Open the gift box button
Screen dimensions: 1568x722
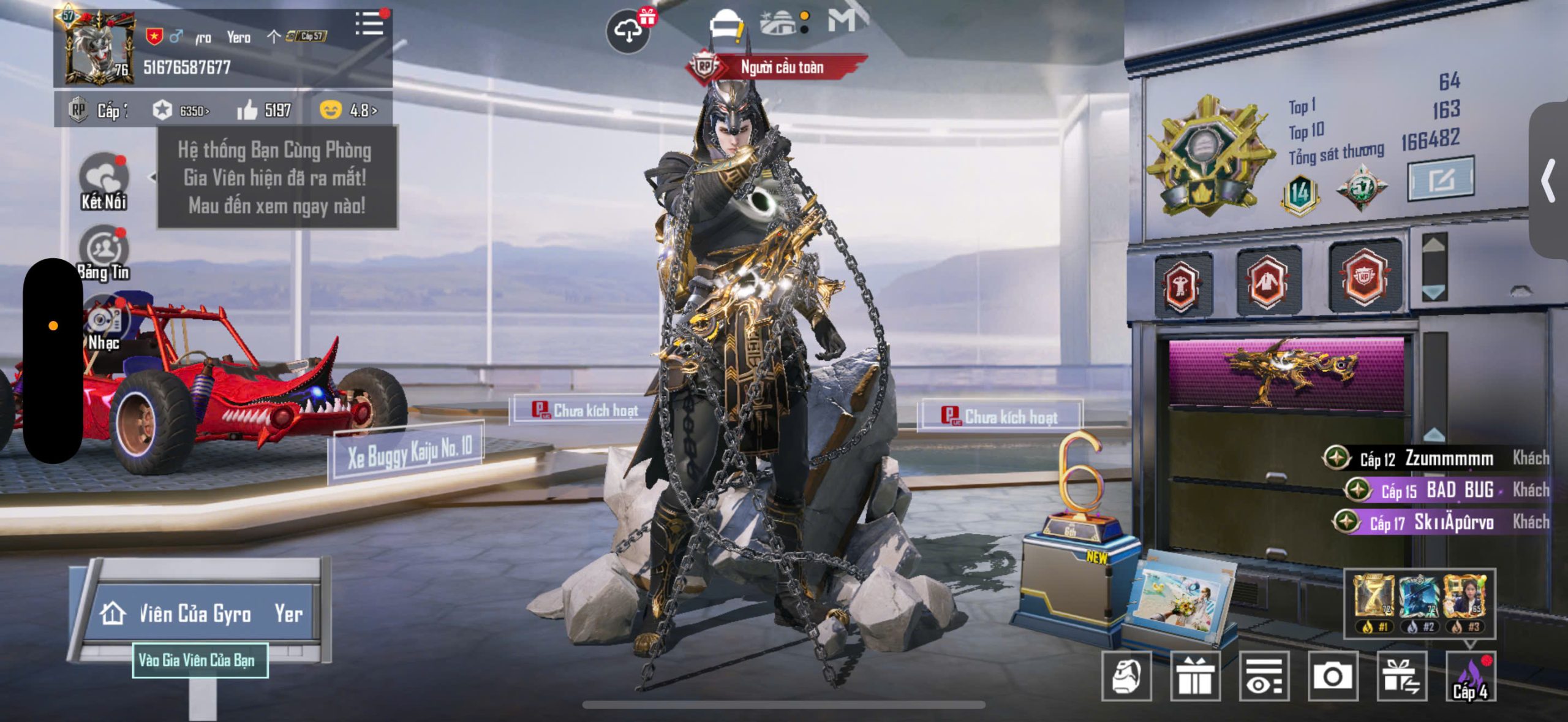tap(1195, 677)
